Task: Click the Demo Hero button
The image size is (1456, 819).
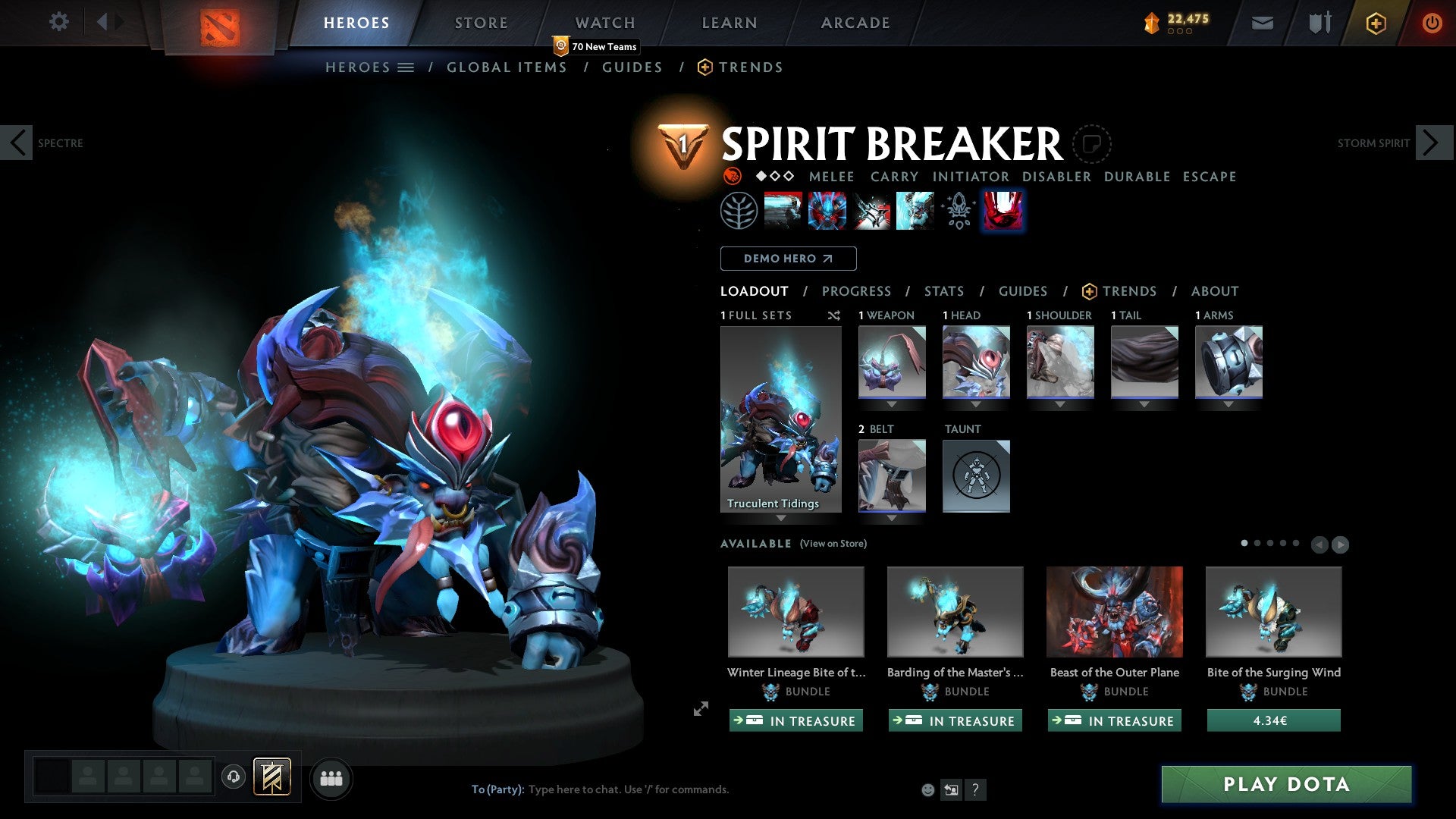Action: click(x=788, y=259)
